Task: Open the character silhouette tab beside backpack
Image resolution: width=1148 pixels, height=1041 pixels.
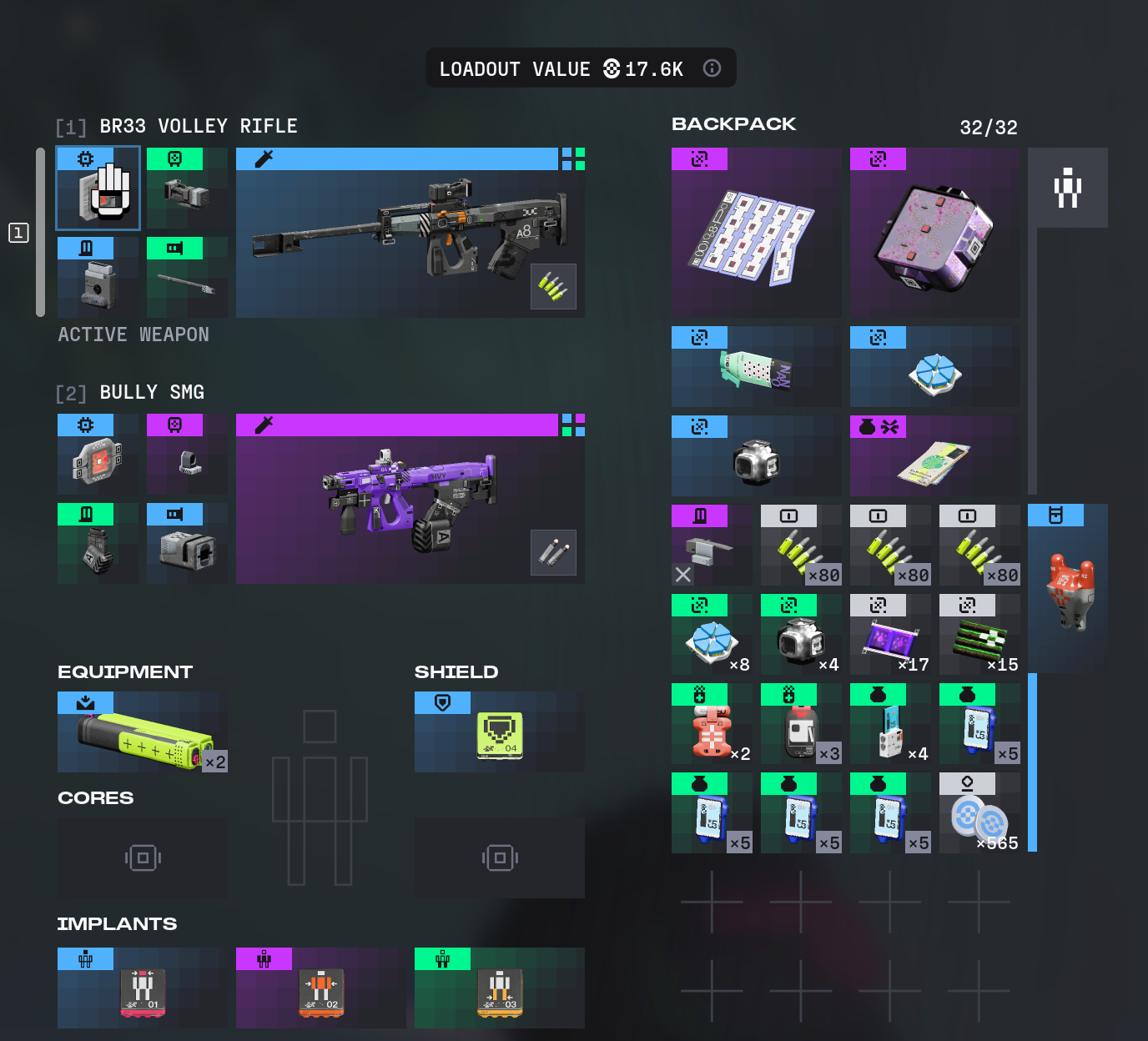Action: [x=1068, y=188]
